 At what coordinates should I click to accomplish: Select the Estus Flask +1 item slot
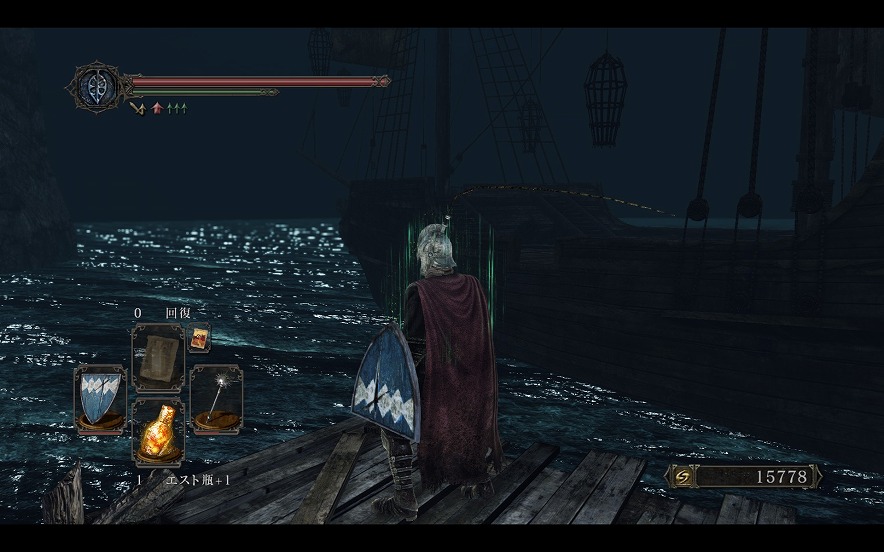(x=158, y=432)
